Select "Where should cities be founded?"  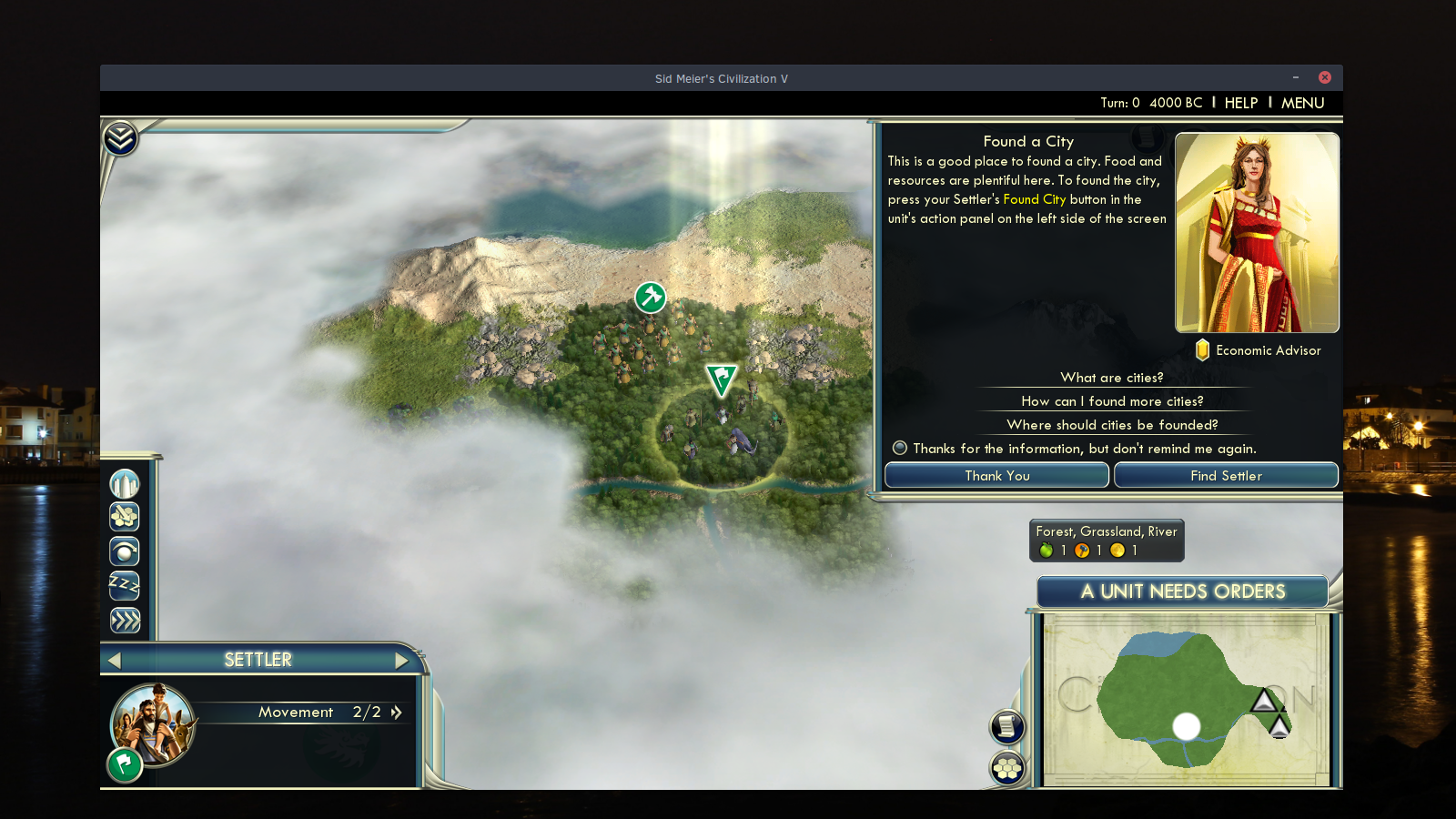1111,425
